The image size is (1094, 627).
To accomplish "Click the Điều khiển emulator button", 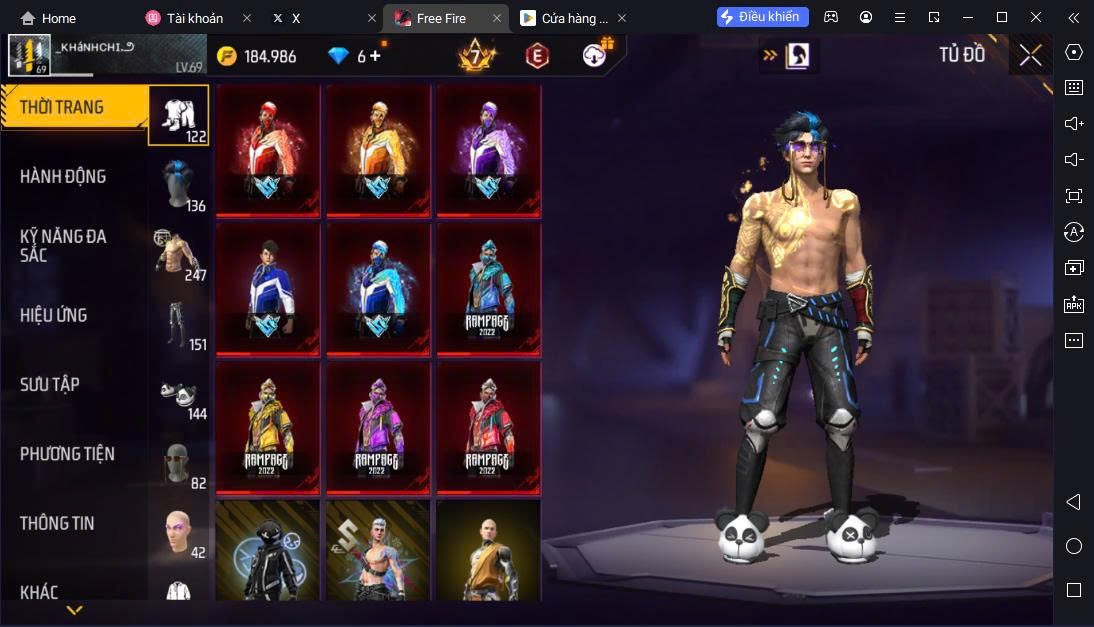I will tap(762, 17).
